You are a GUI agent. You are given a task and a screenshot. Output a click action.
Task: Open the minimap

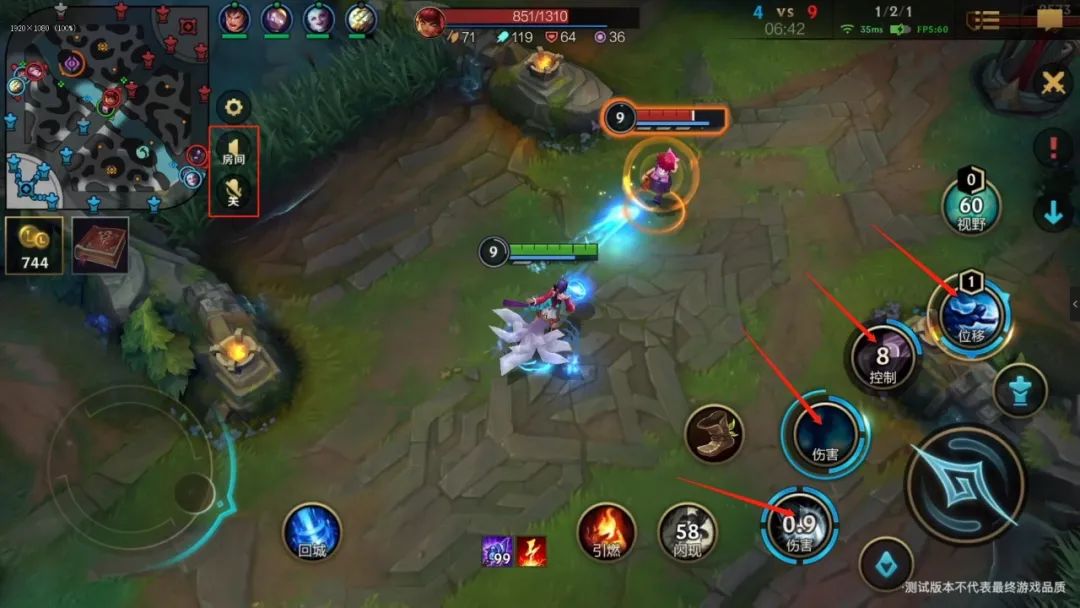click(105, 105)
